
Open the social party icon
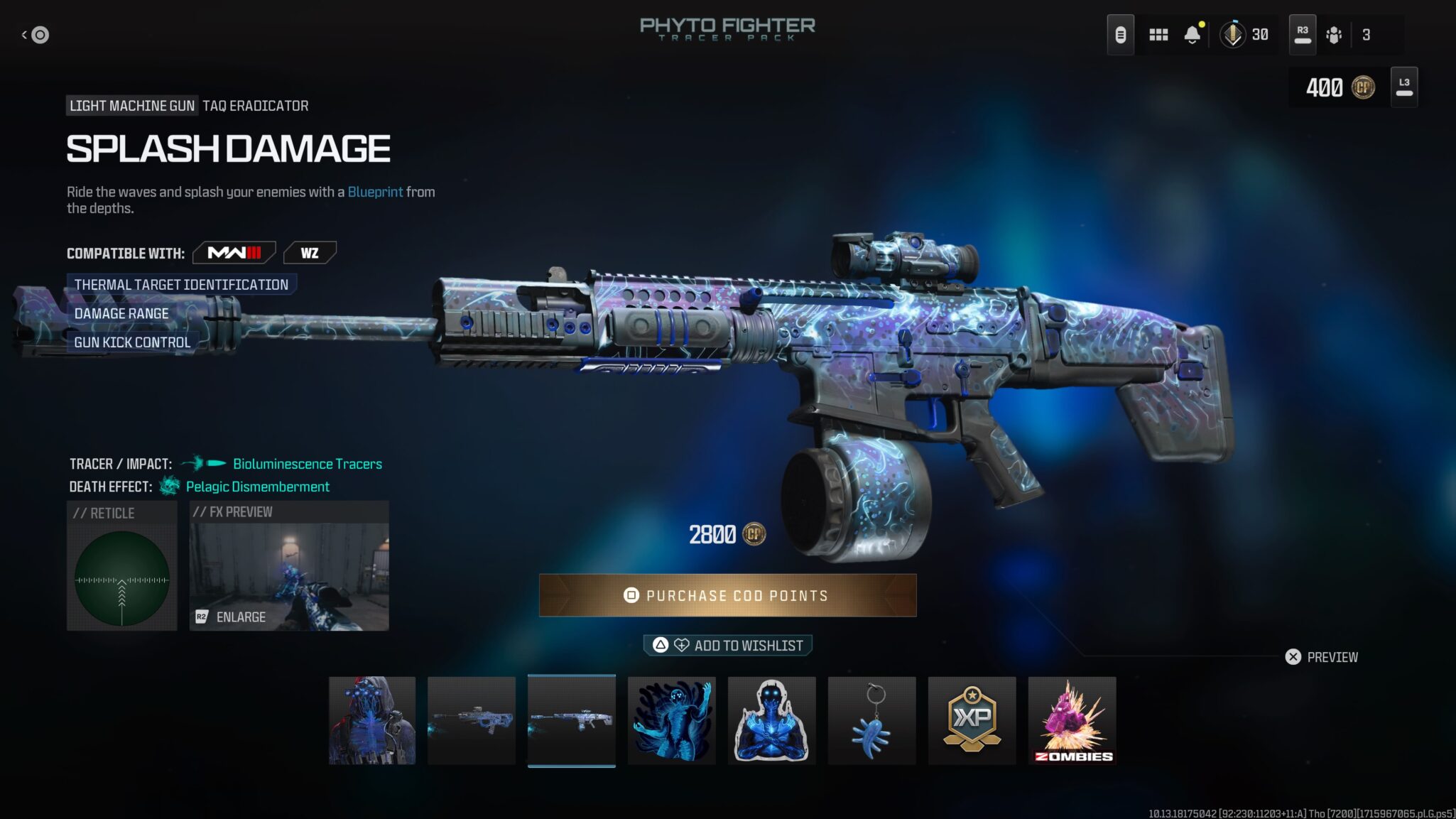[1334, 34]
